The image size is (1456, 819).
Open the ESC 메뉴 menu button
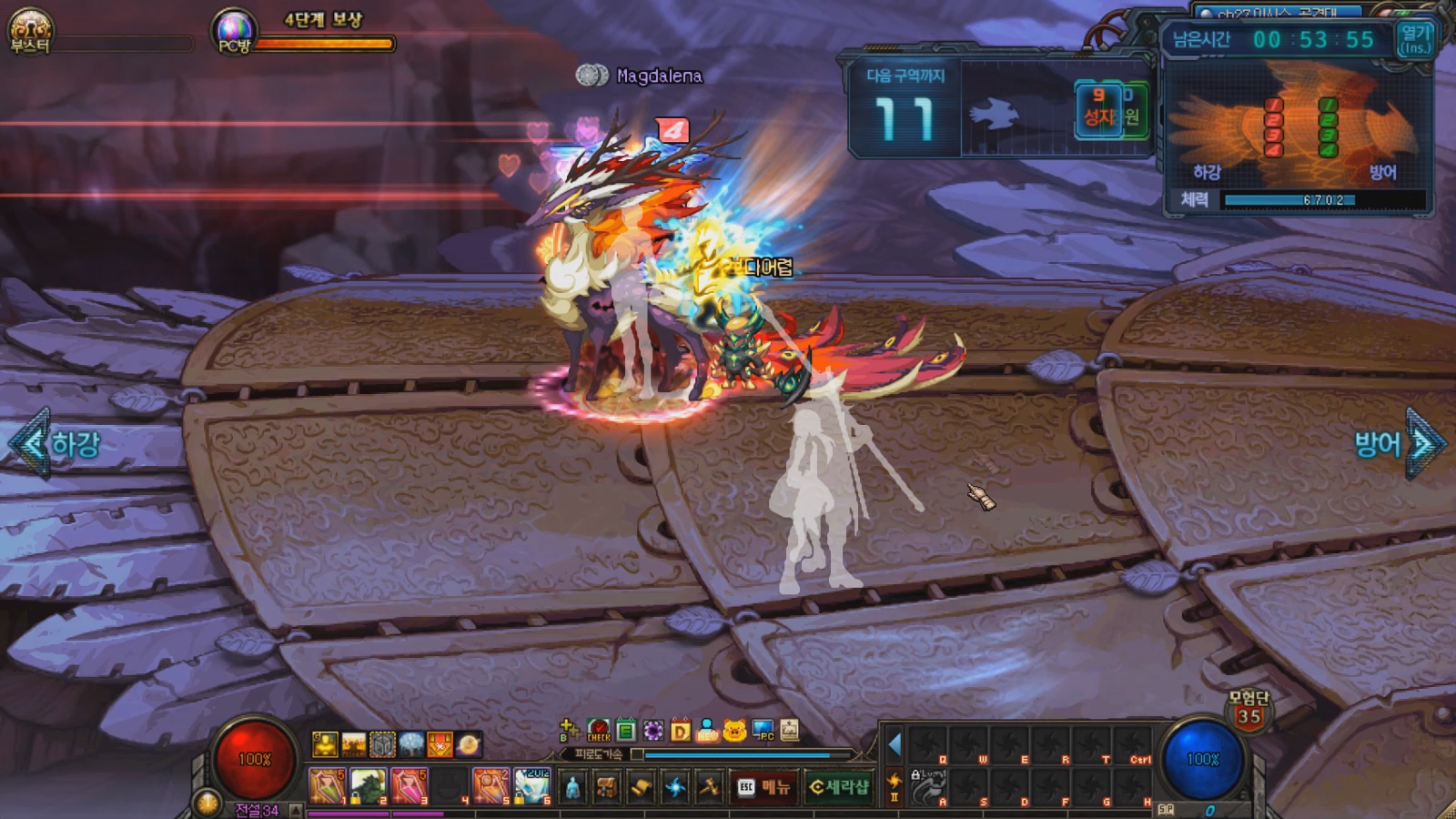pyautogui.click(x=763, y=787)
